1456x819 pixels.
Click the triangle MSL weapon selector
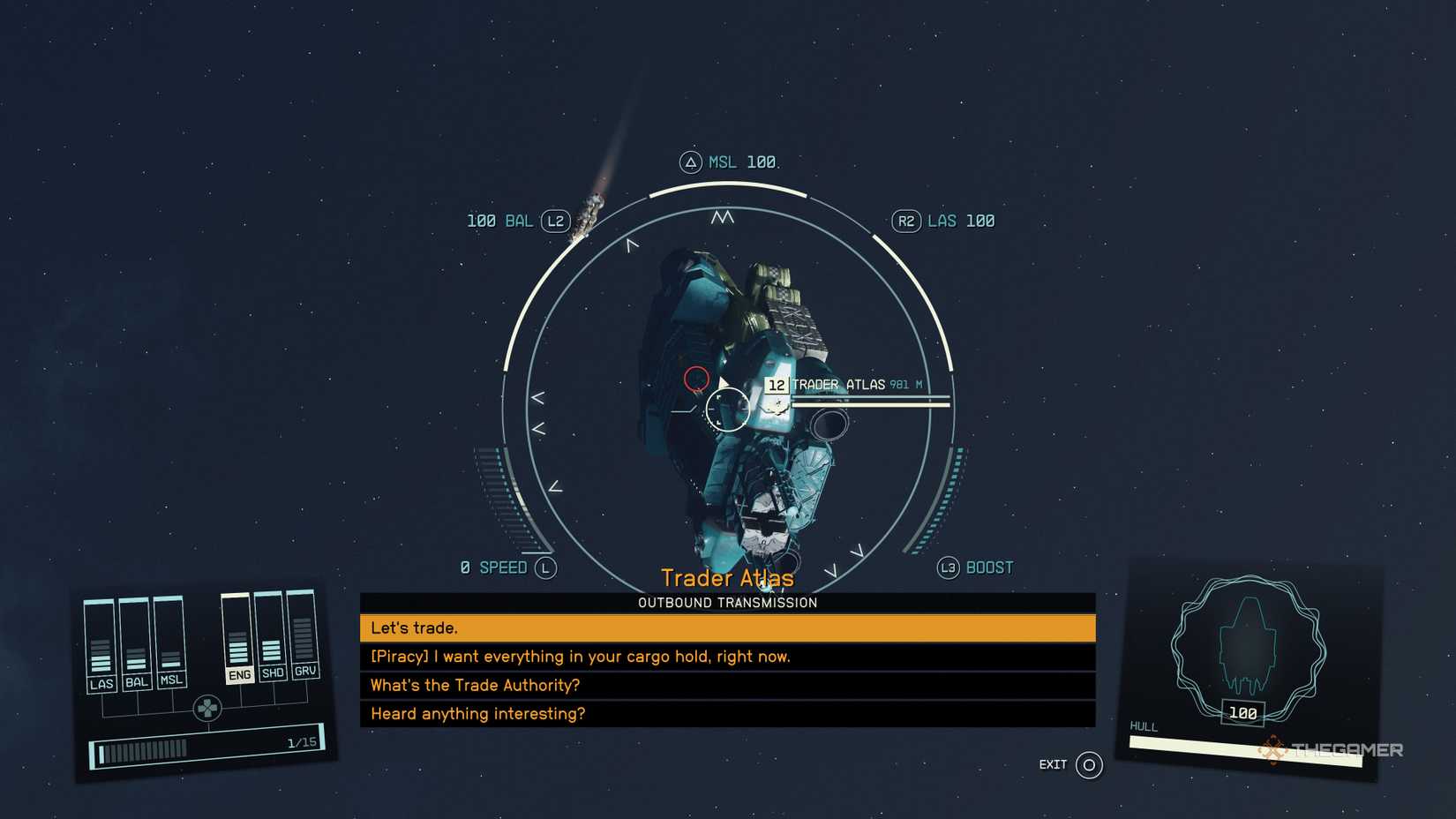pyautogui.click(x=691, y=162)
